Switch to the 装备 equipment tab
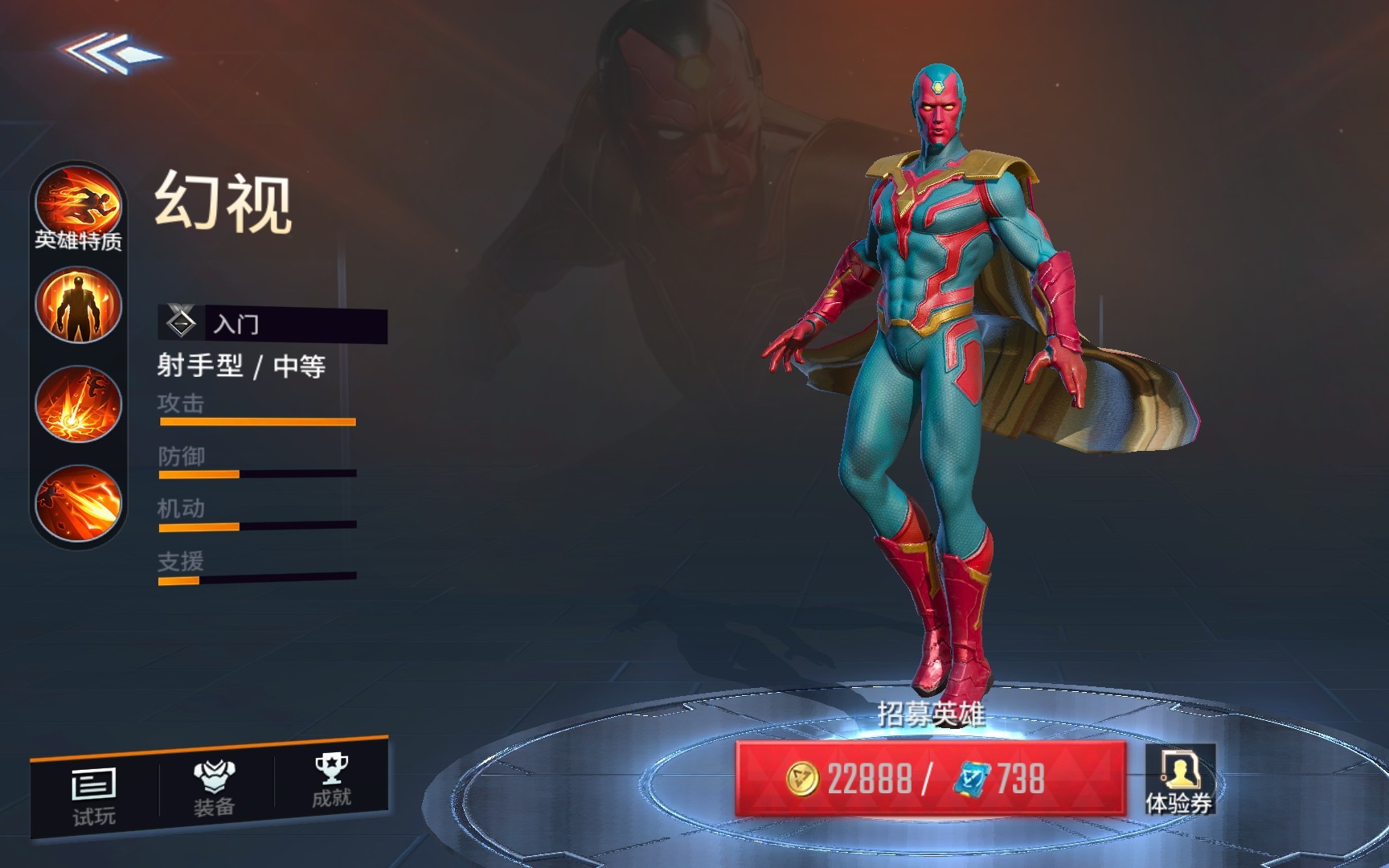 click(214, 788)
